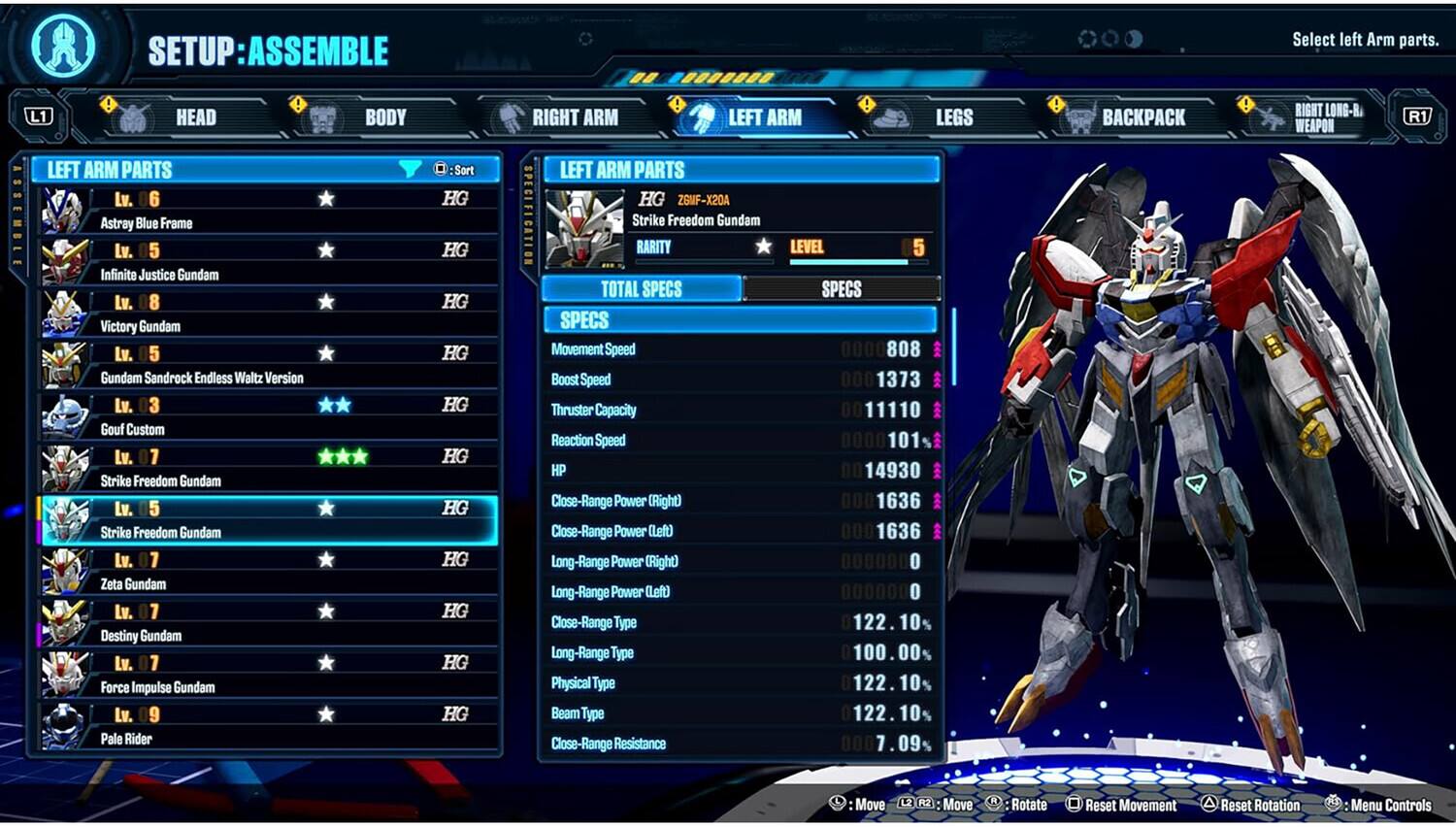The image size is (1456, 827).
Task: Click the double blue stars on Gouf Custom
Action: pos(335,406)
